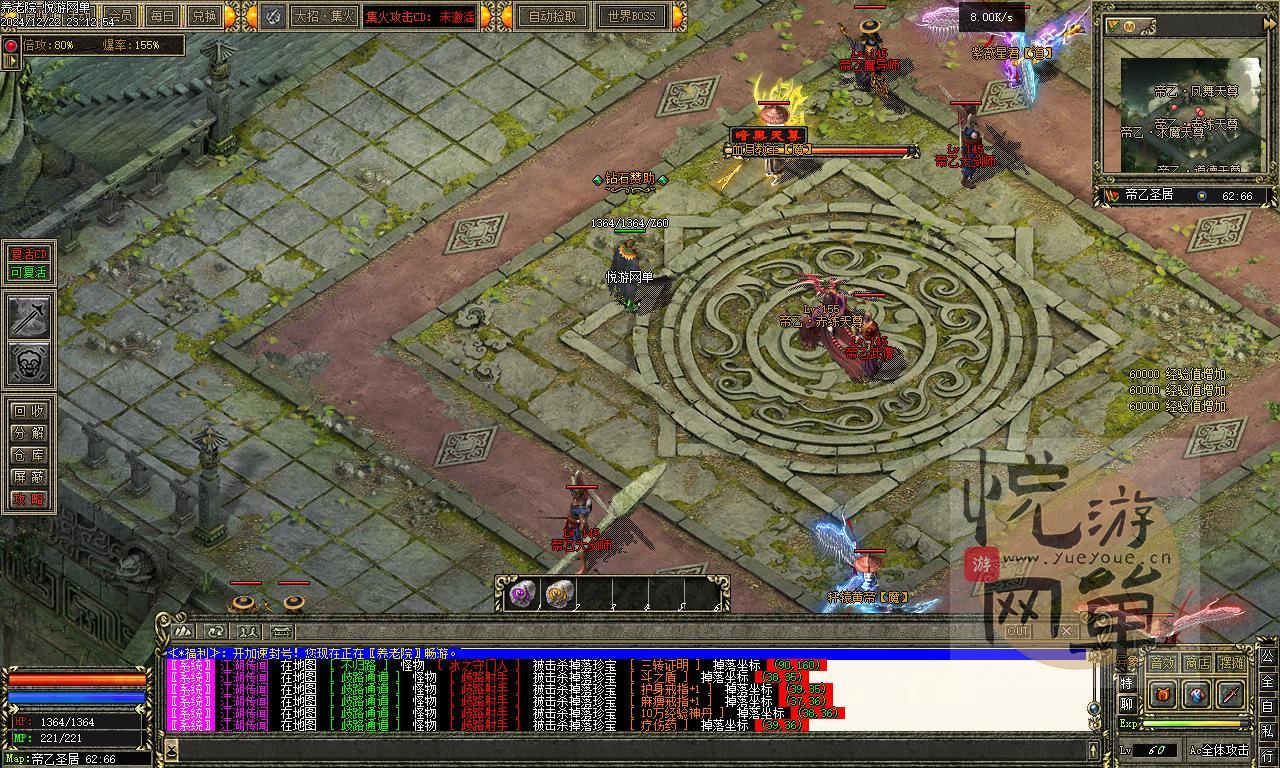Activate the 大招·集火 skill button
Viewport: 1280px width, 768px height.
(x=324, y=16)
